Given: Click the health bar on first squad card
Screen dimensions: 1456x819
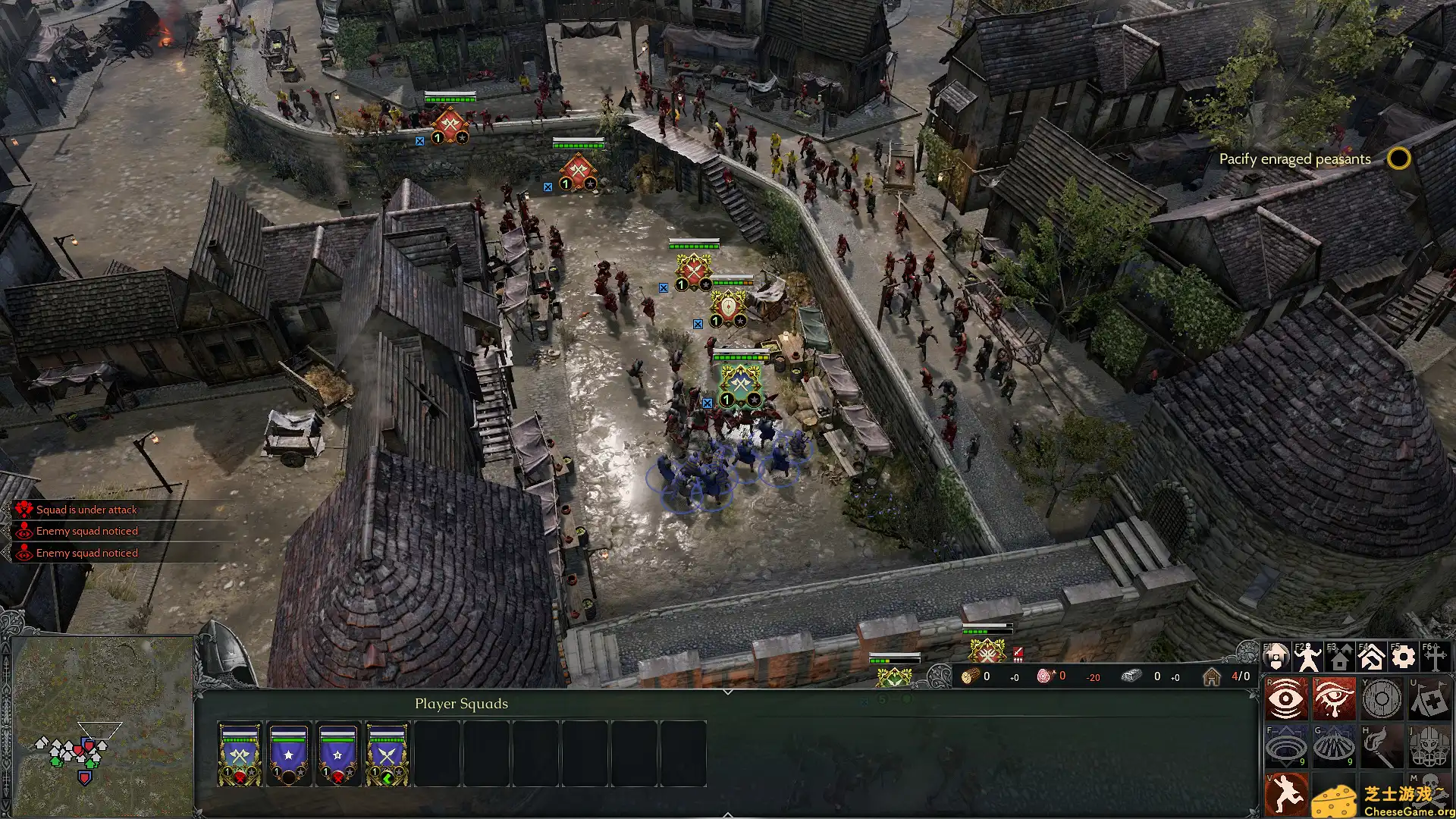Looking at the screenshot, I should (239, 739).
